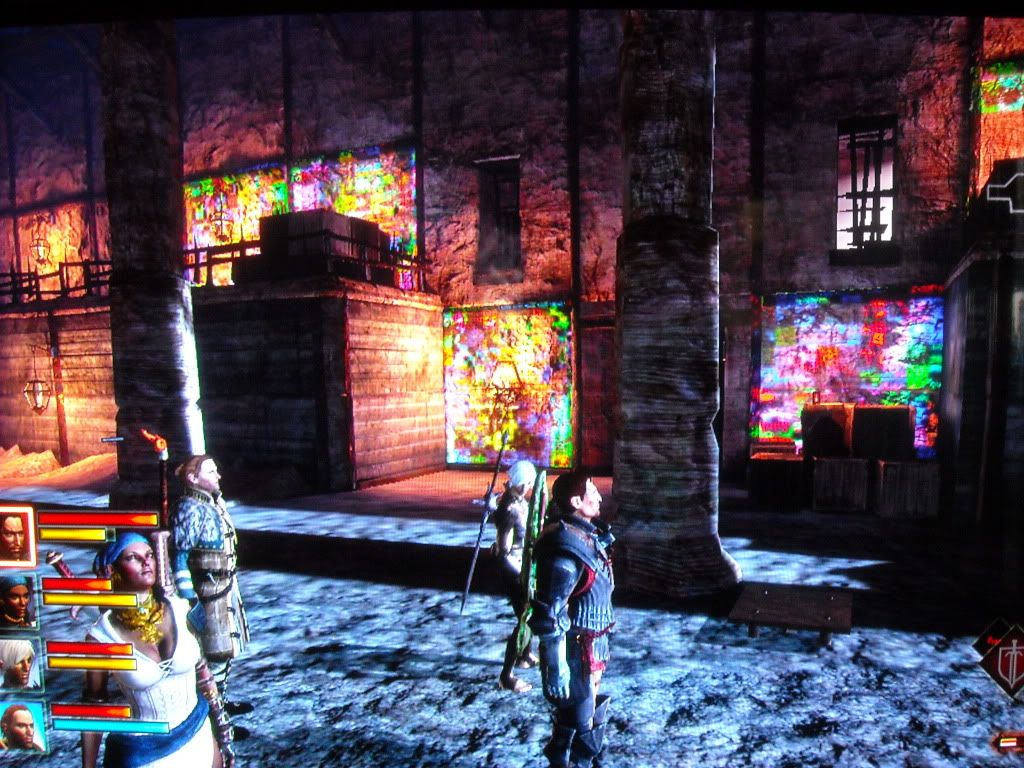Image resolution: width=1024 pixels, height=768 pixels.
Task: Switch to the portrait with cyan background
Action: click(x=21, y=727)
